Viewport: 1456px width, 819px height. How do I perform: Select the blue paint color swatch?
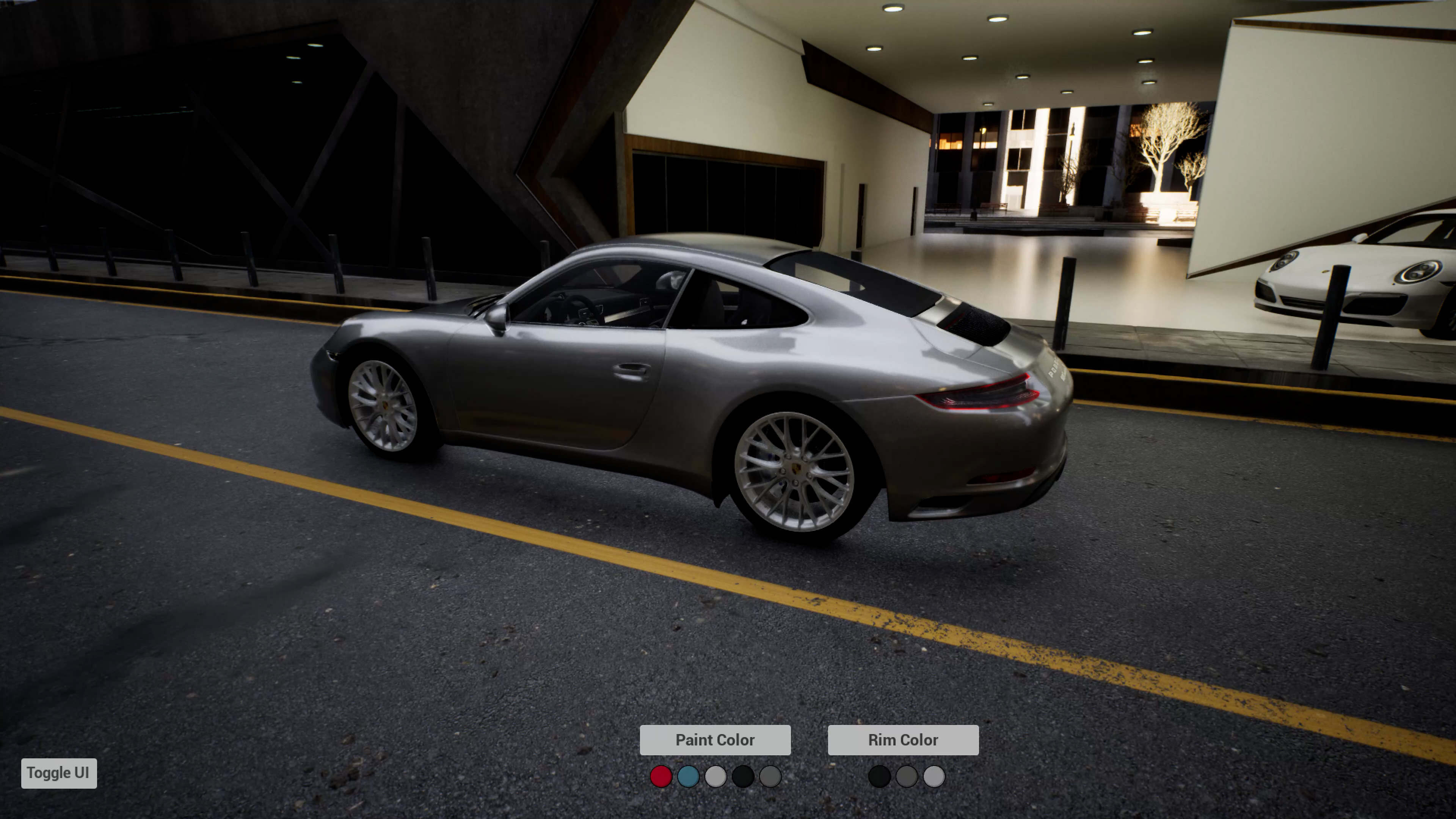click(x=688, y=776)
